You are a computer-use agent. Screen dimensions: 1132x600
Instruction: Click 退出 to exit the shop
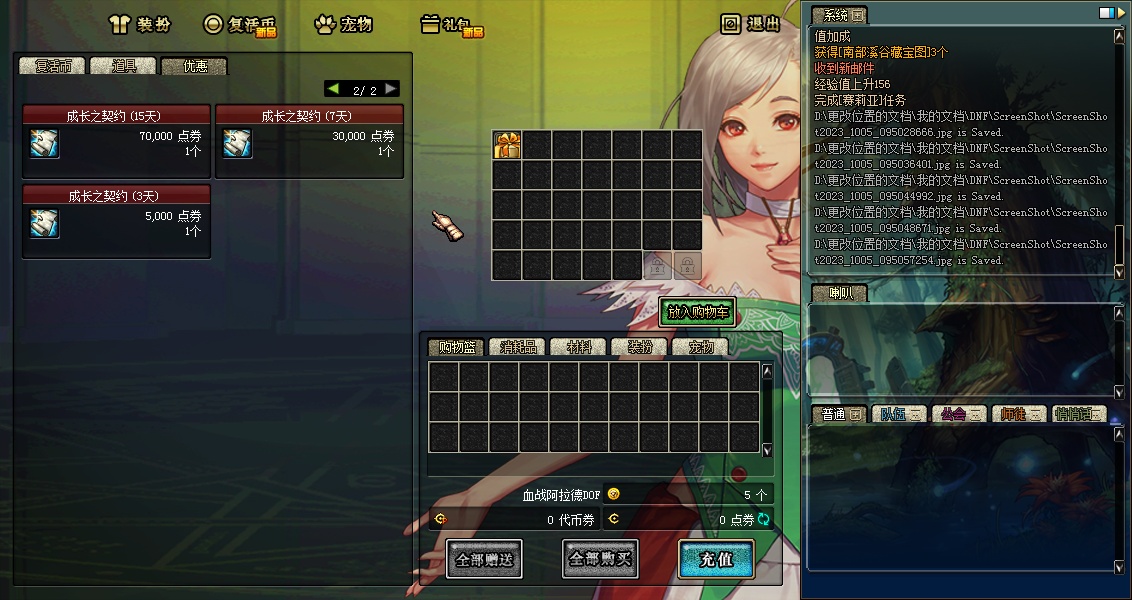[752, 24]
